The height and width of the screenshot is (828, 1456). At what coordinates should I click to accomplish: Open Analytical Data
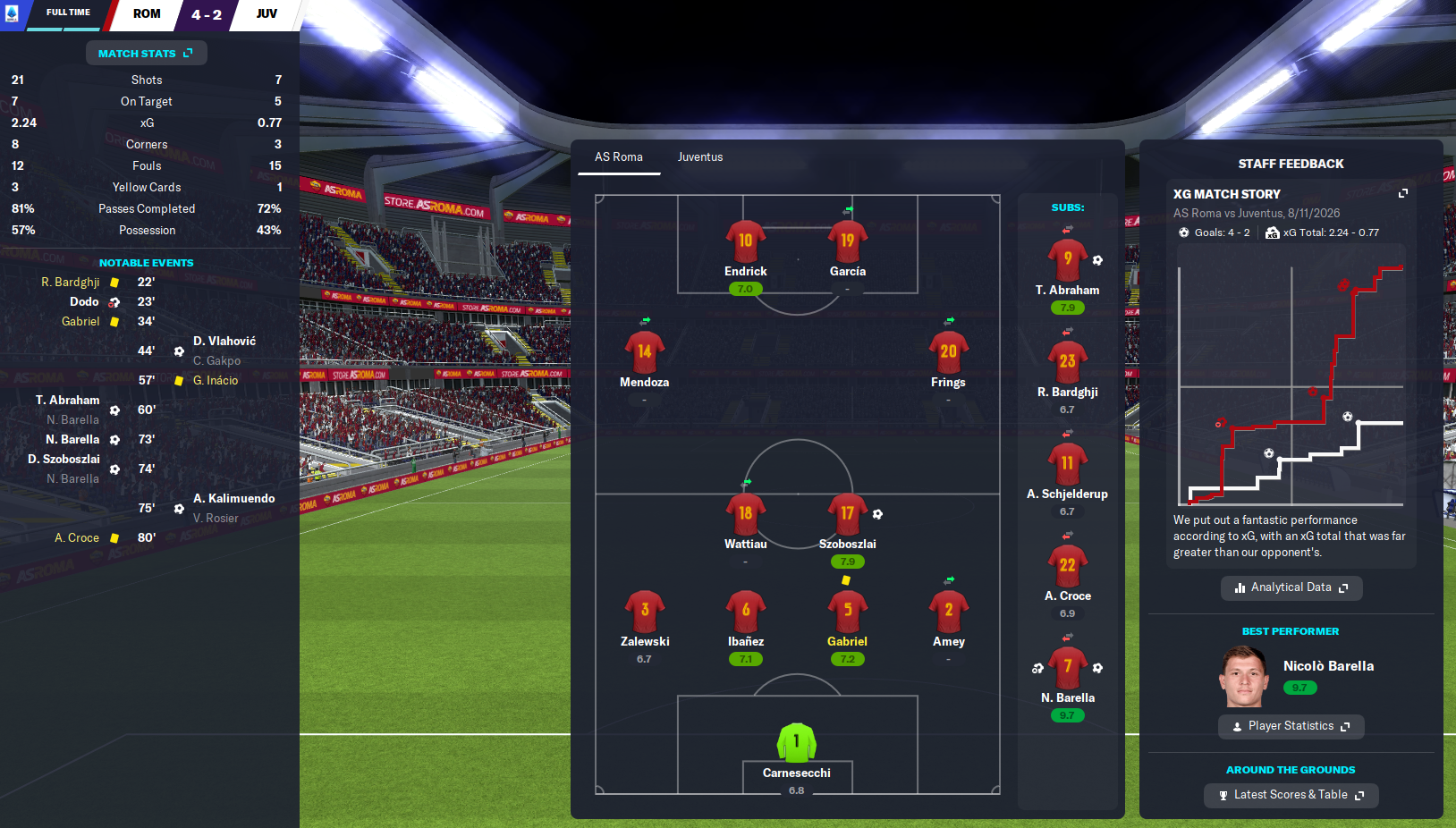(x=1291, y=587)
